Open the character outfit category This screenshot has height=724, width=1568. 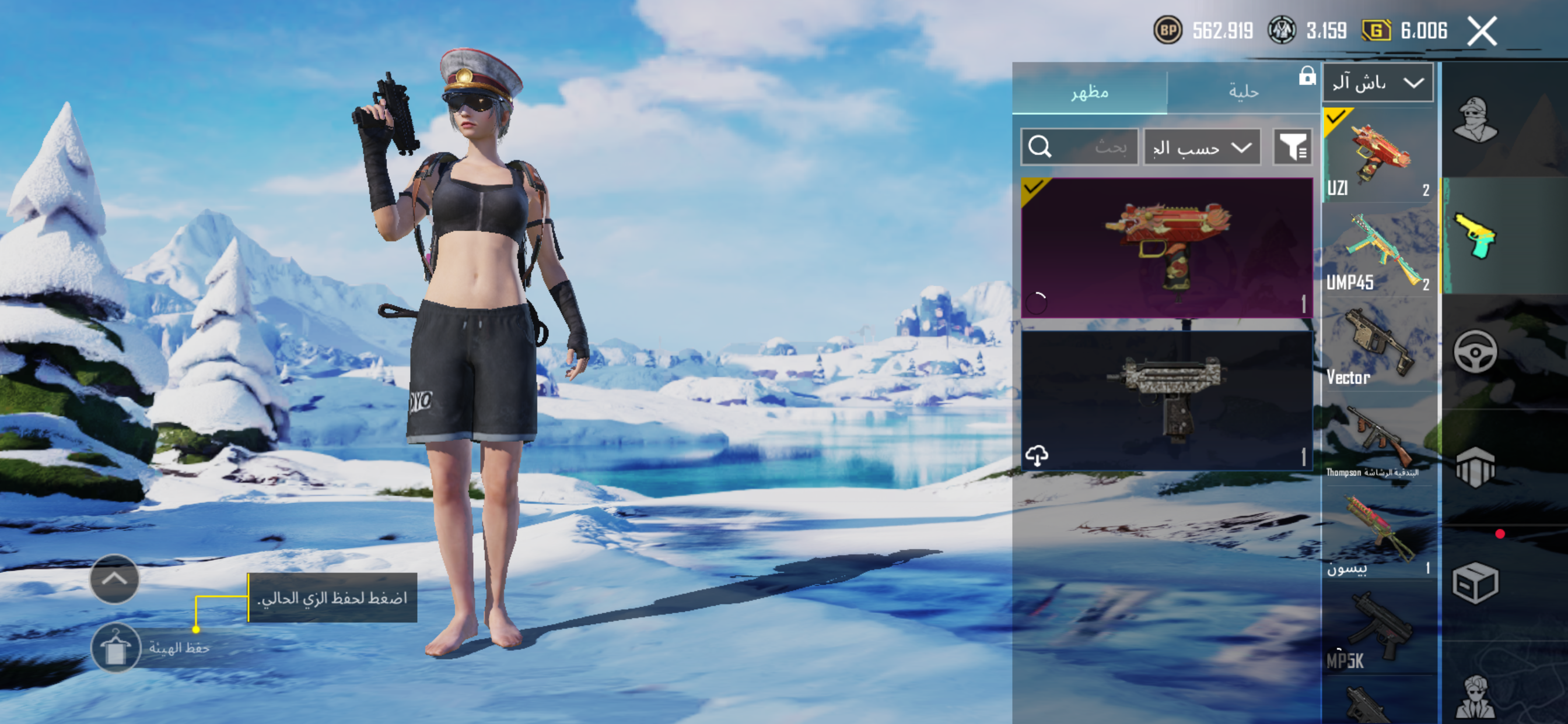[x=1475, y=120]
